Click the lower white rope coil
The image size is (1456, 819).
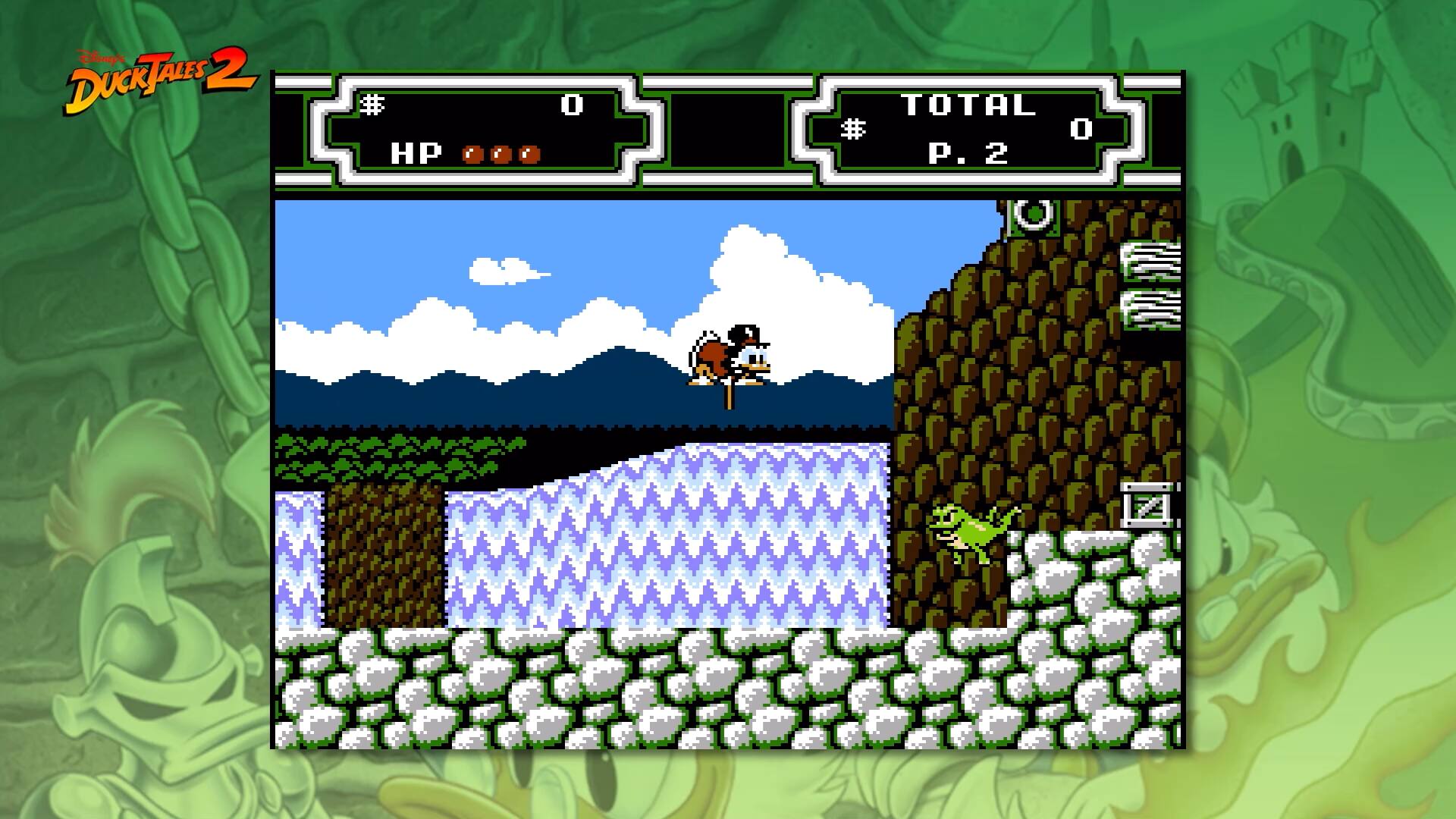(x=1150, y=311)
